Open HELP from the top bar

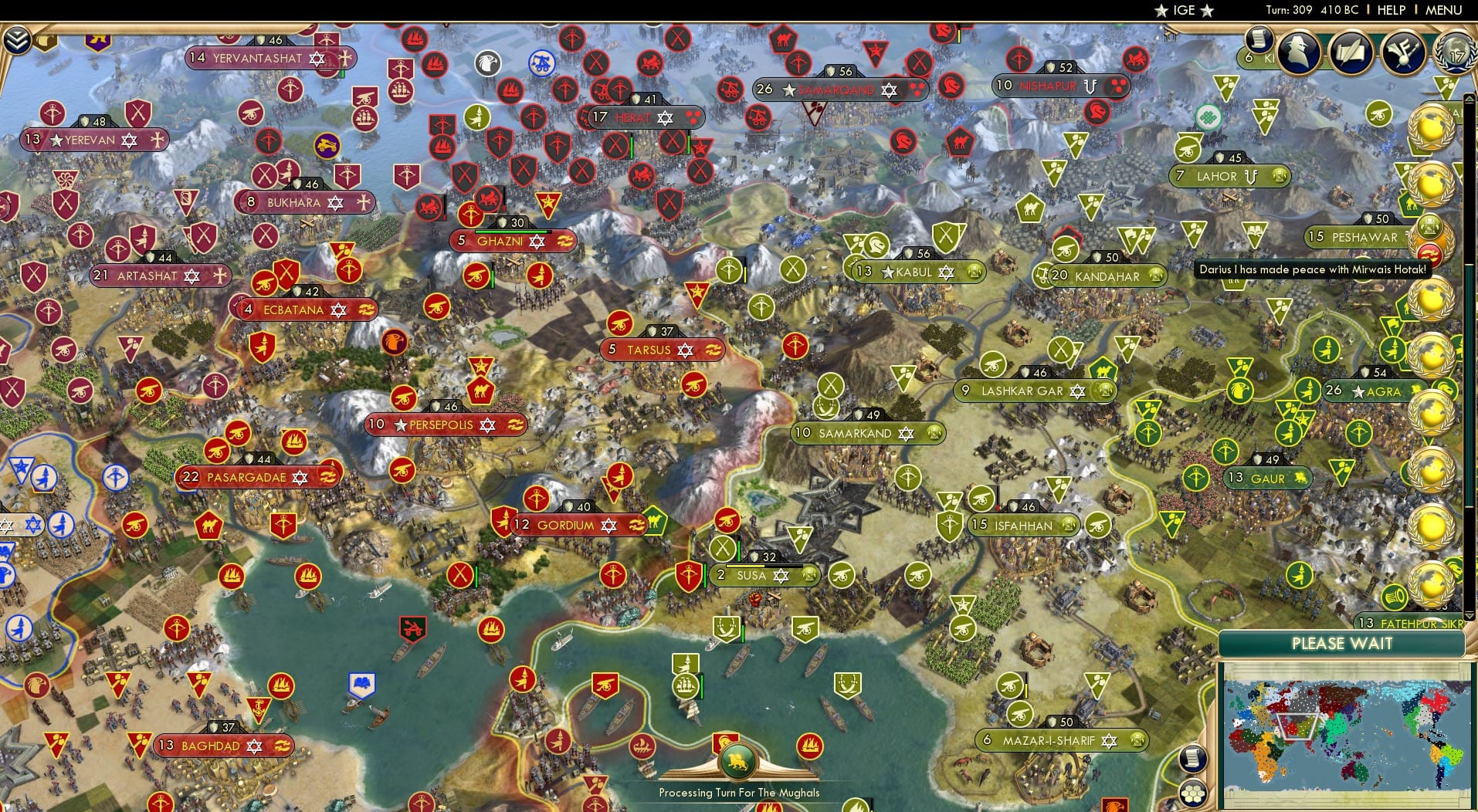[x=1392, y=10]
